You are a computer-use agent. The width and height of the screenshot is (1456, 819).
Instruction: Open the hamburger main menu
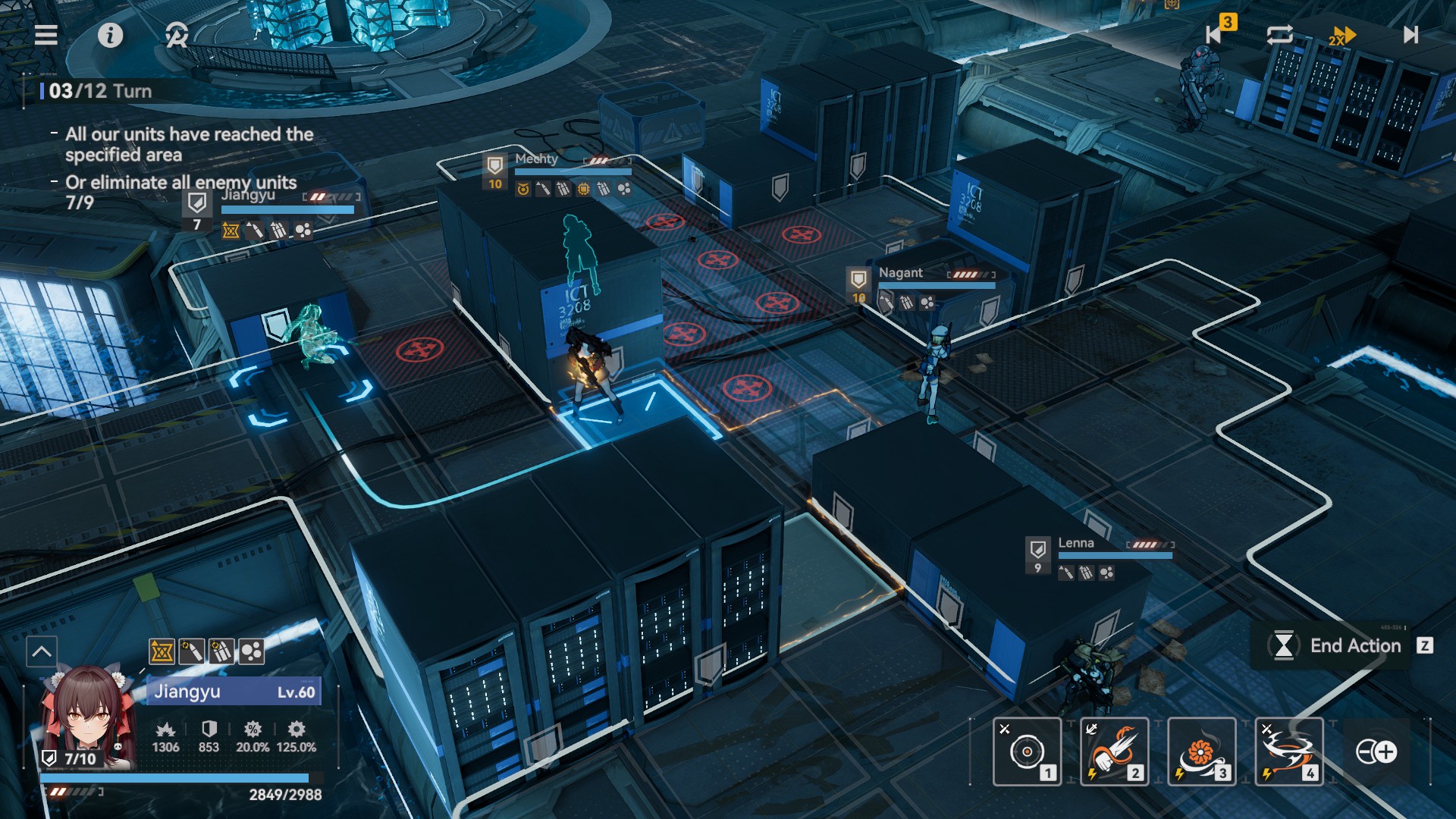(46, 35)
